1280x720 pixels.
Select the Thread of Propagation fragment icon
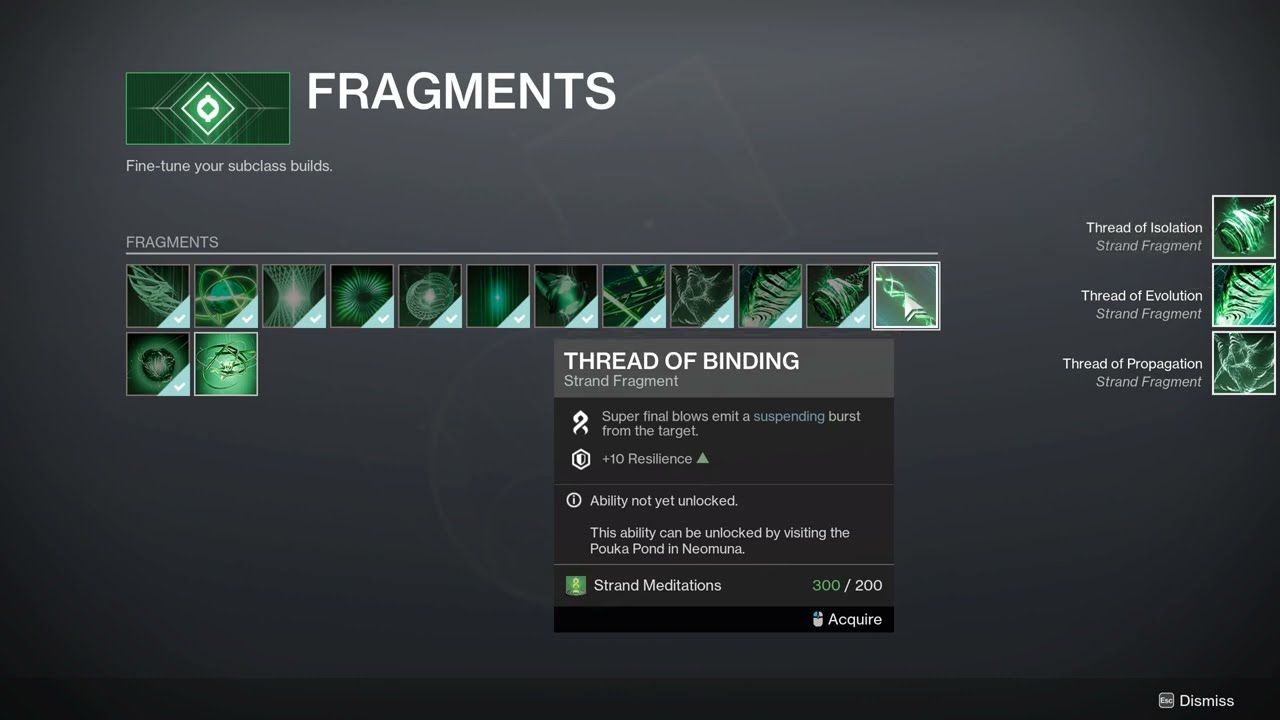click(1243, 363)
